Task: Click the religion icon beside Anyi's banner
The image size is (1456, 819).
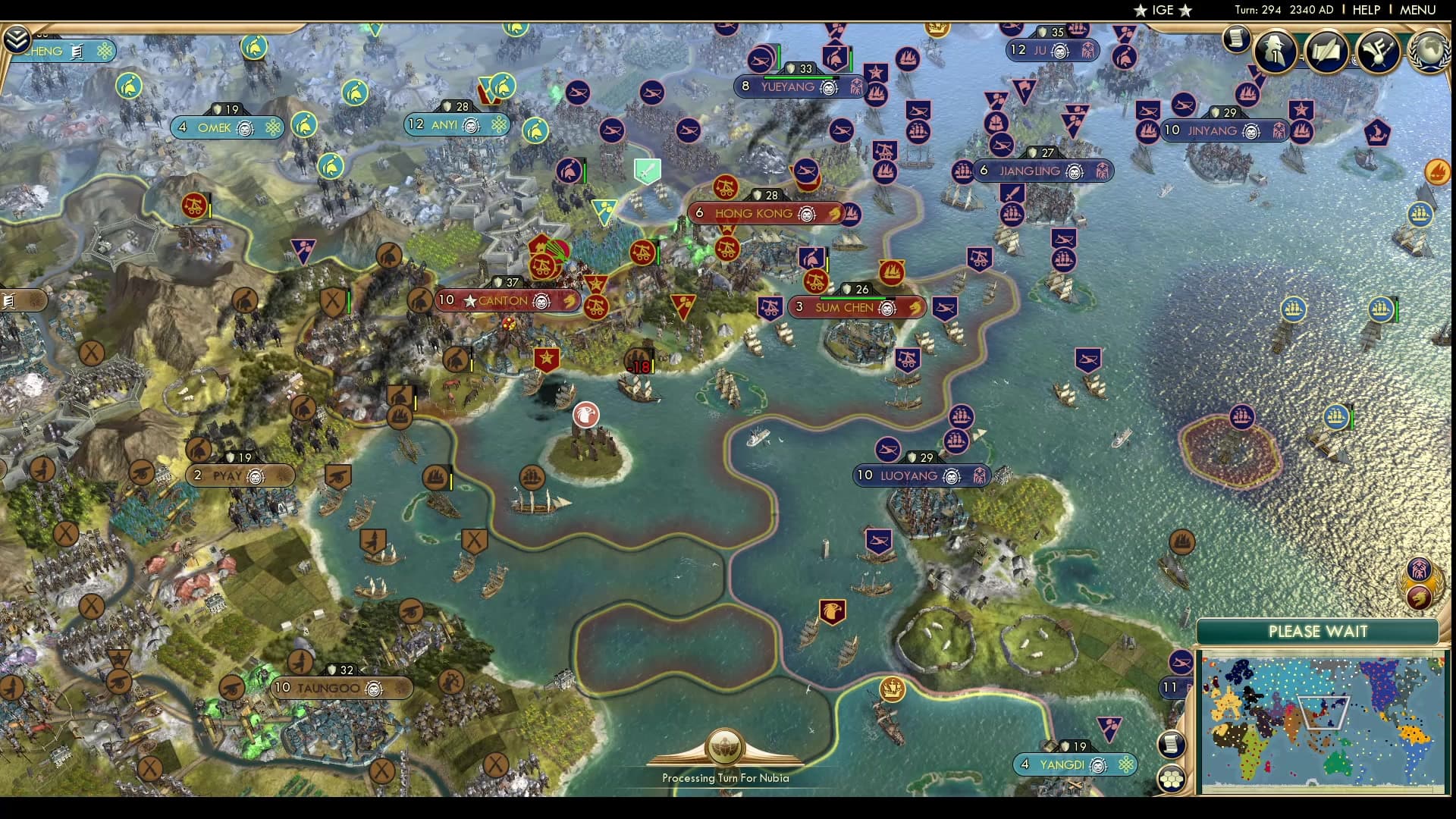Action: [x=497, y=124]
